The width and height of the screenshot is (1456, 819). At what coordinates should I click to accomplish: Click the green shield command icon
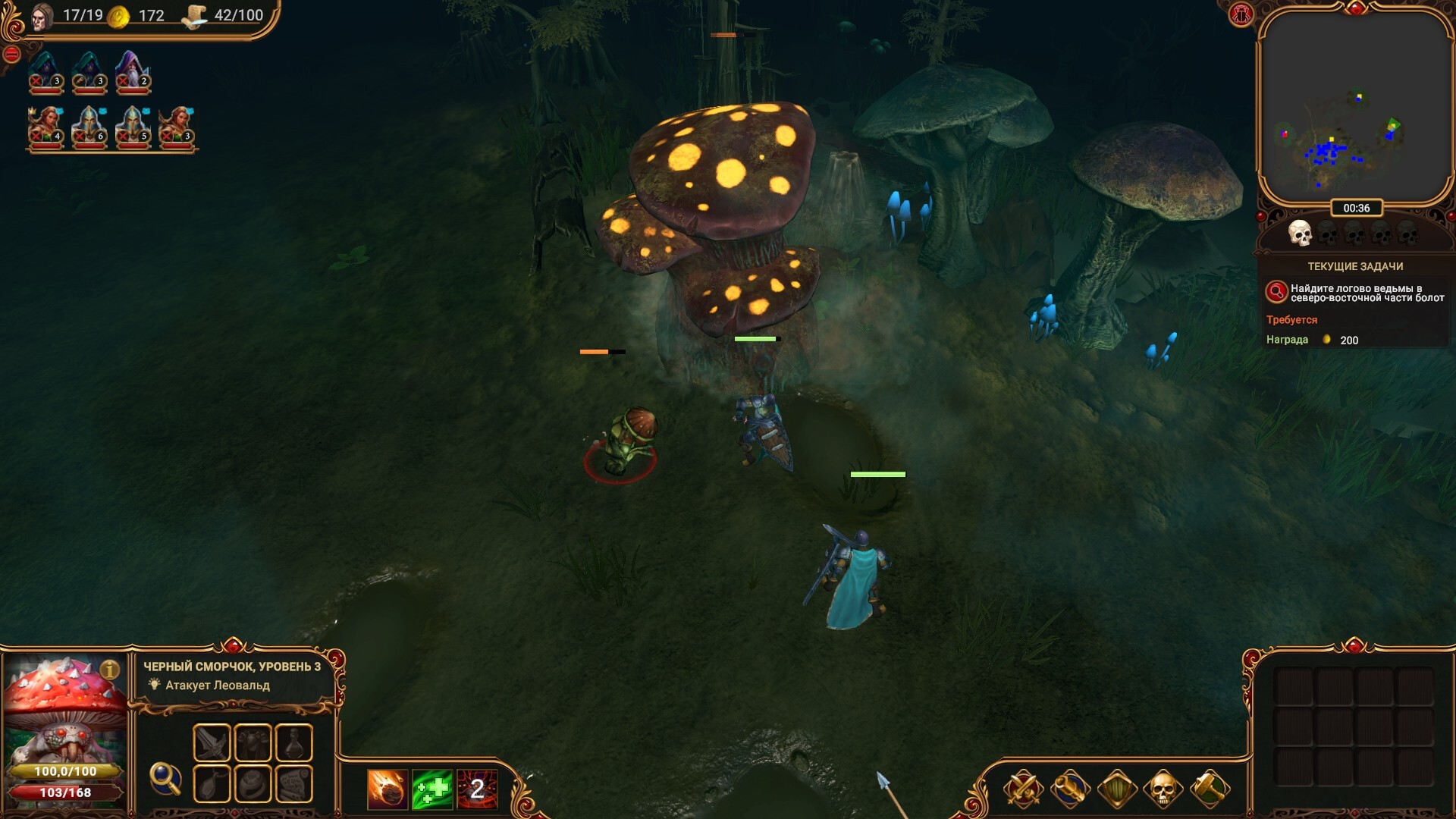pos(1117,789)
